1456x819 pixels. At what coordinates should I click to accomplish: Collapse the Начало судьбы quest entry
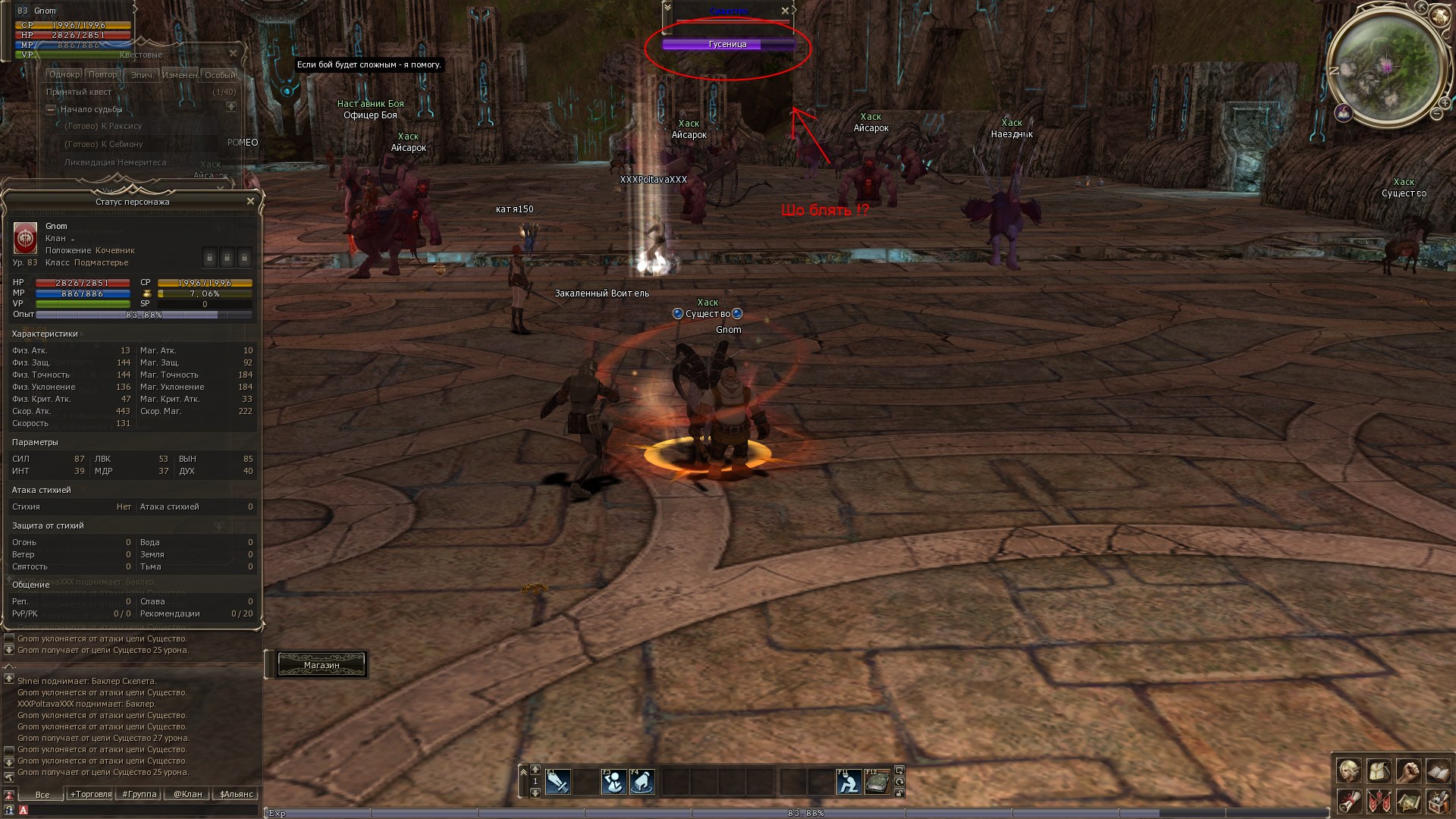click(x=51, y=110)
